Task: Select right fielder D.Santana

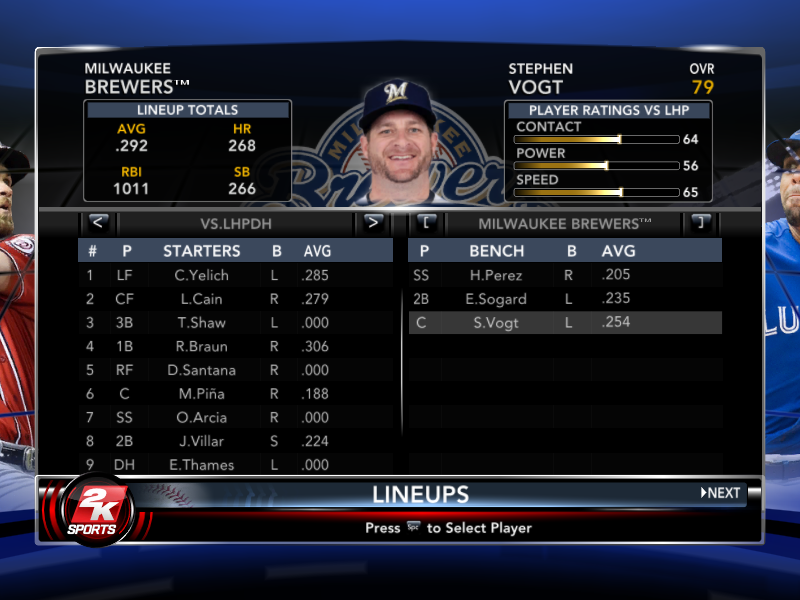Action: [x=201, y=371]
